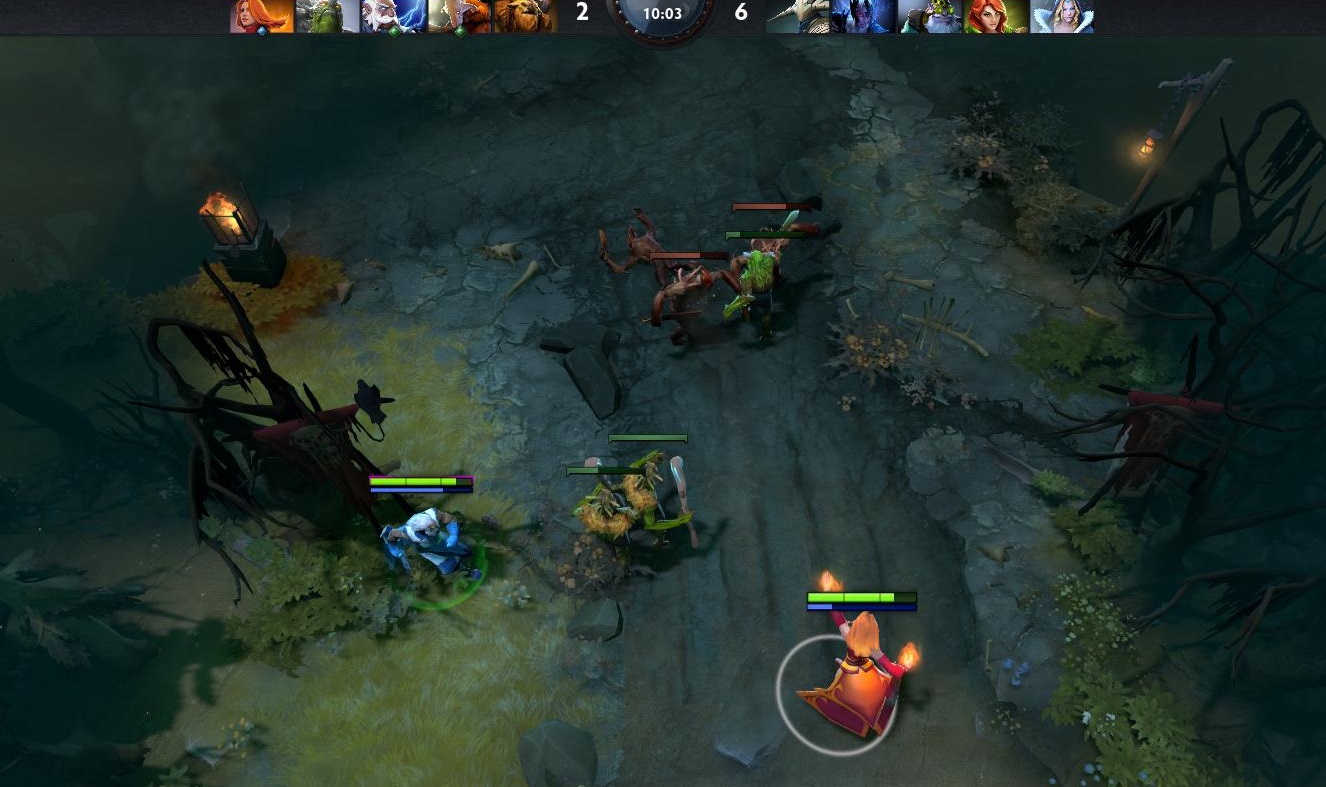Select Lina's portrait in the top bar

click(x=263, y=16)
